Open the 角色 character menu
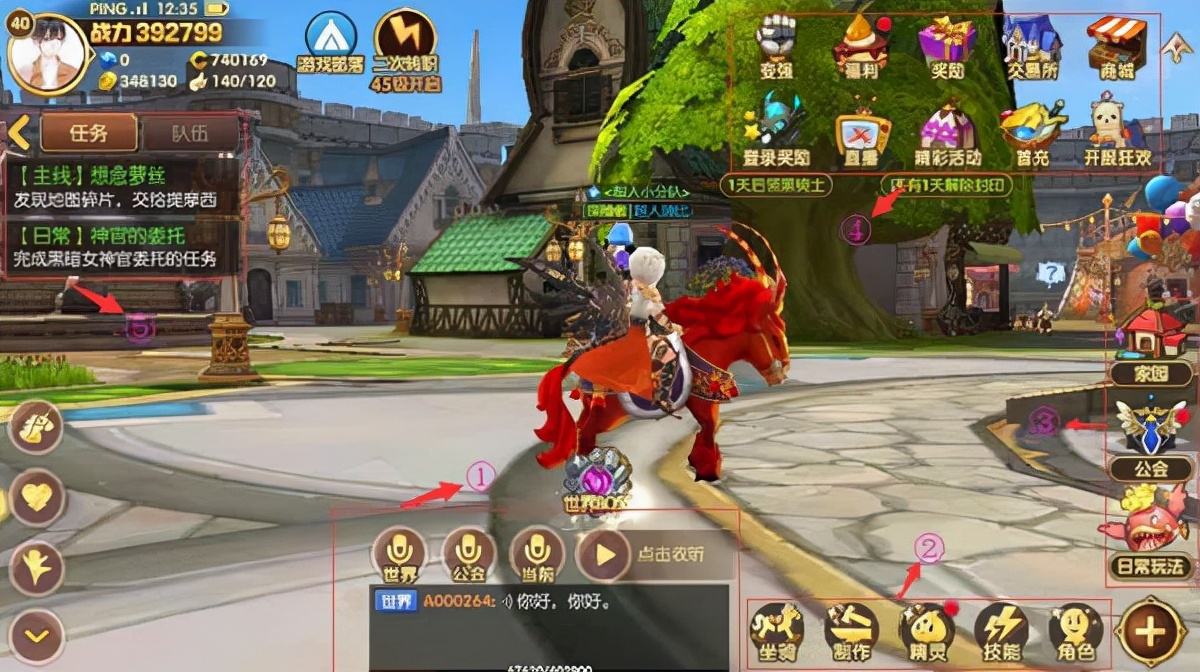Screen dimensions: 1200x672 [x=1075, y=632]
